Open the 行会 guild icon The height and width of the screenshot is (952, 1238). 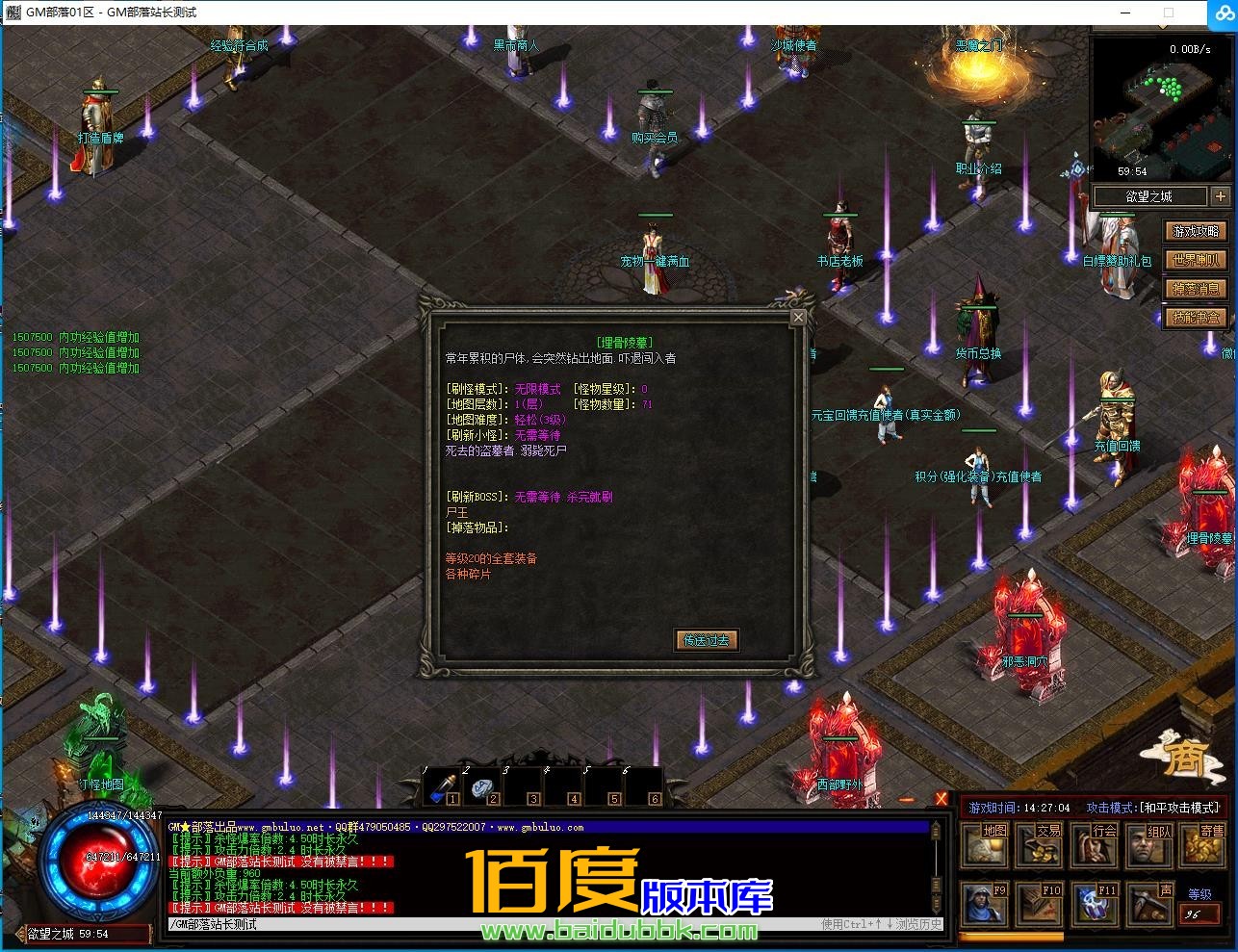point(1093,845)
